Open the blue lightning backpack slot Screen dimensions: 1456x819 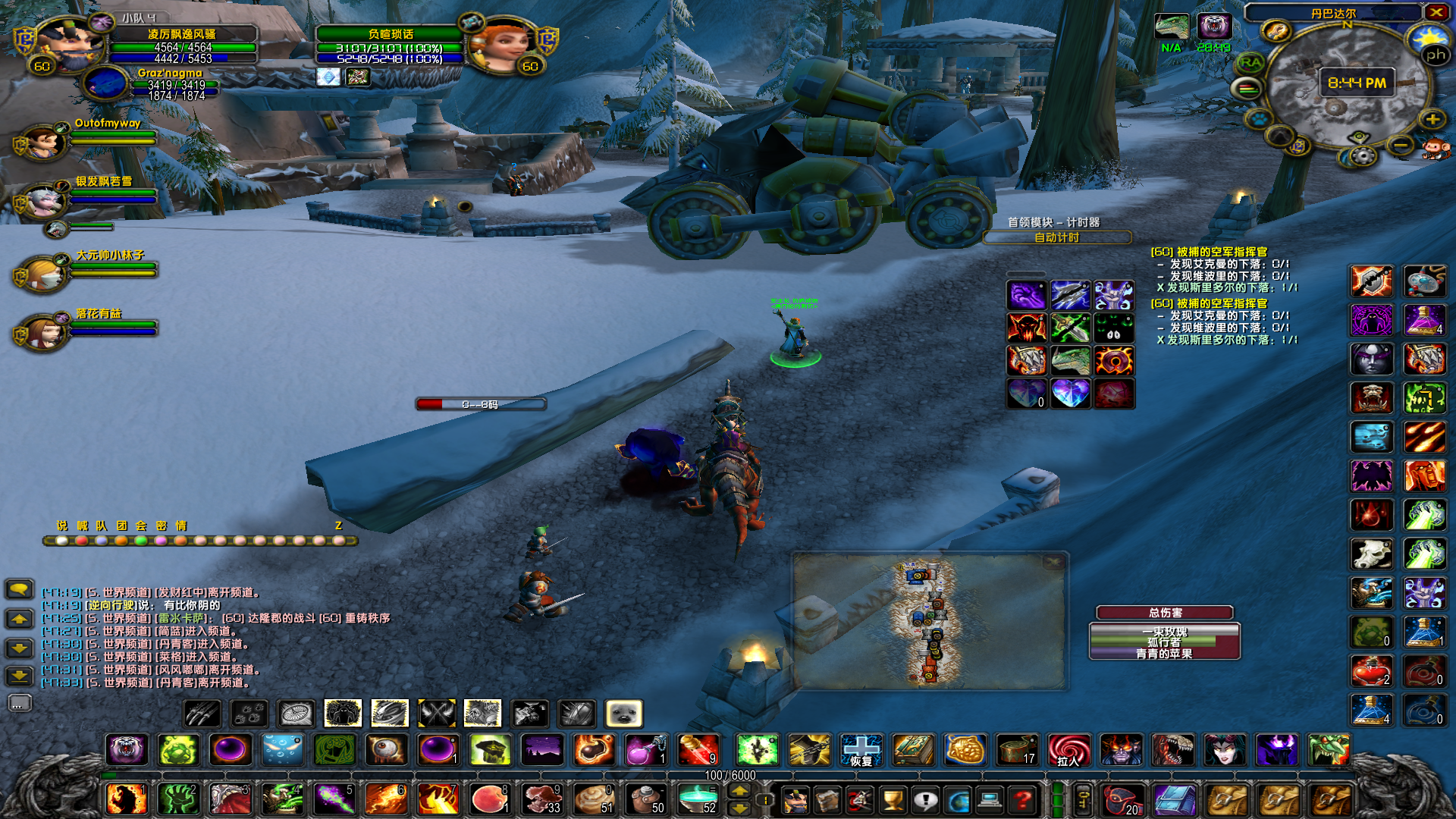click(1175, 799)
